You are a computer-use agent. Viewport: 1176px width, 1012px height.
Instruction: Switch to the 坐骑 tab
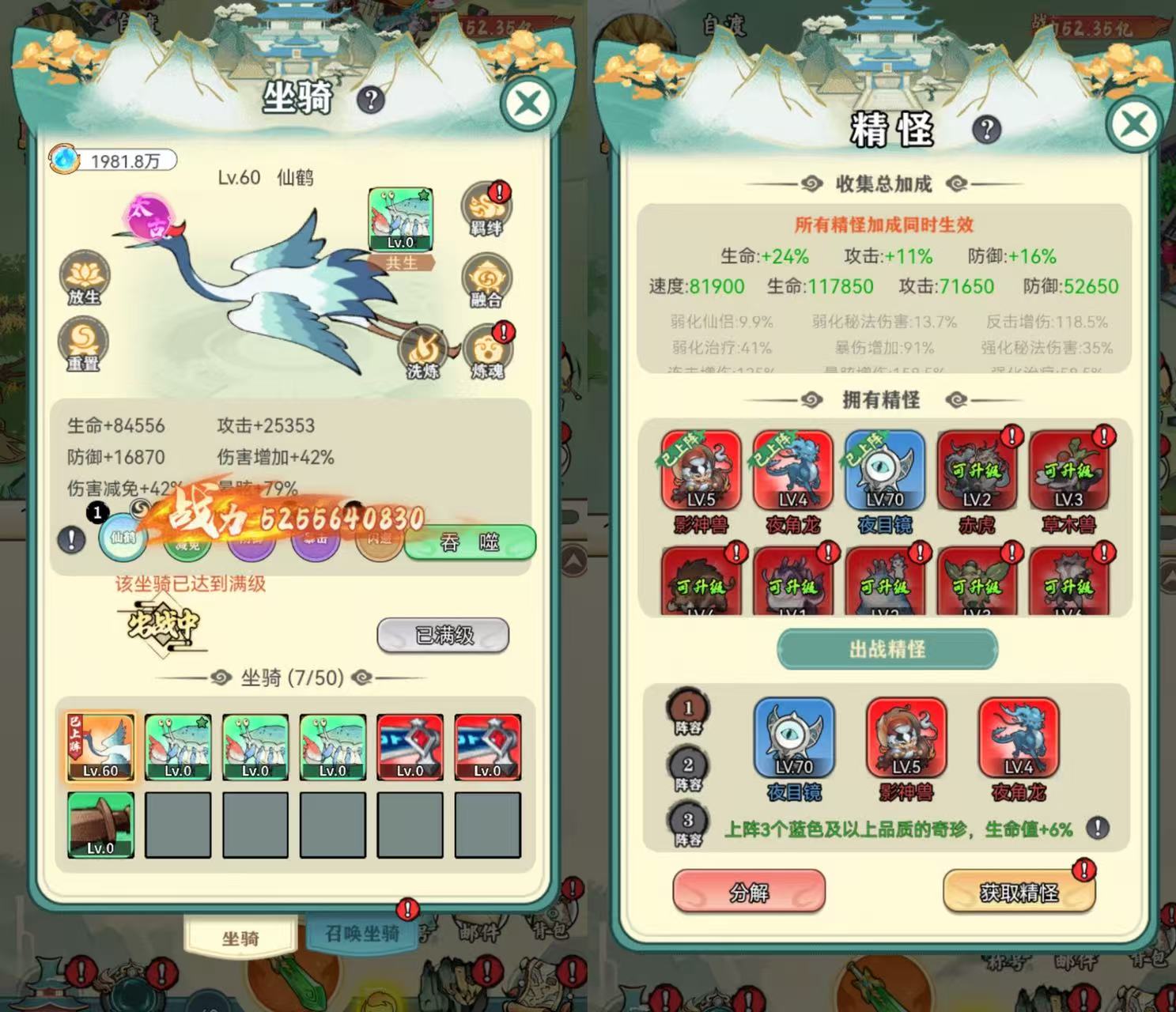tap(242, 937)
